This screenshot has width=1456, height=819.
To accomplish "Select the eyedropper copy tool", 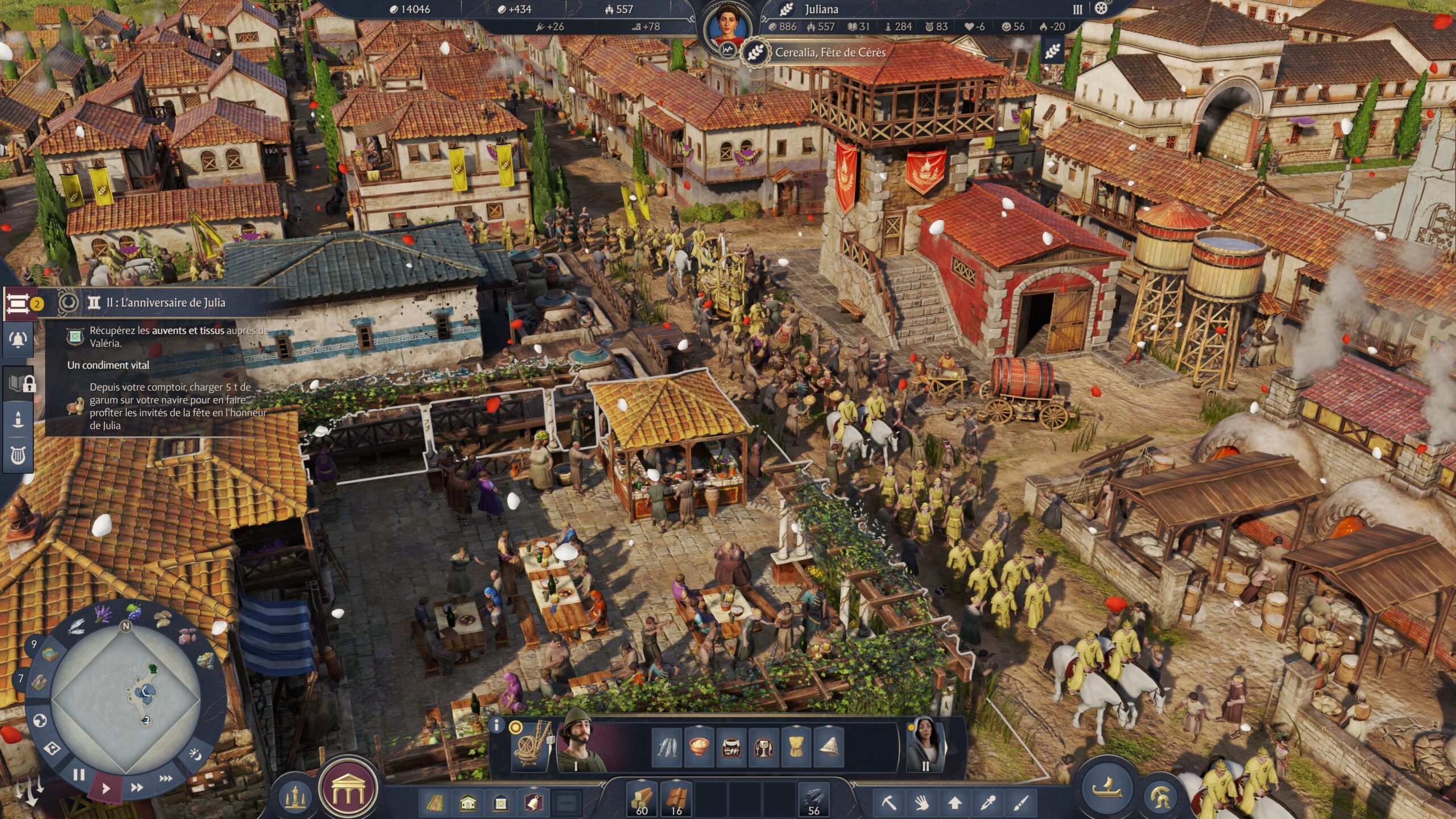I will click(x=988, y=803).
